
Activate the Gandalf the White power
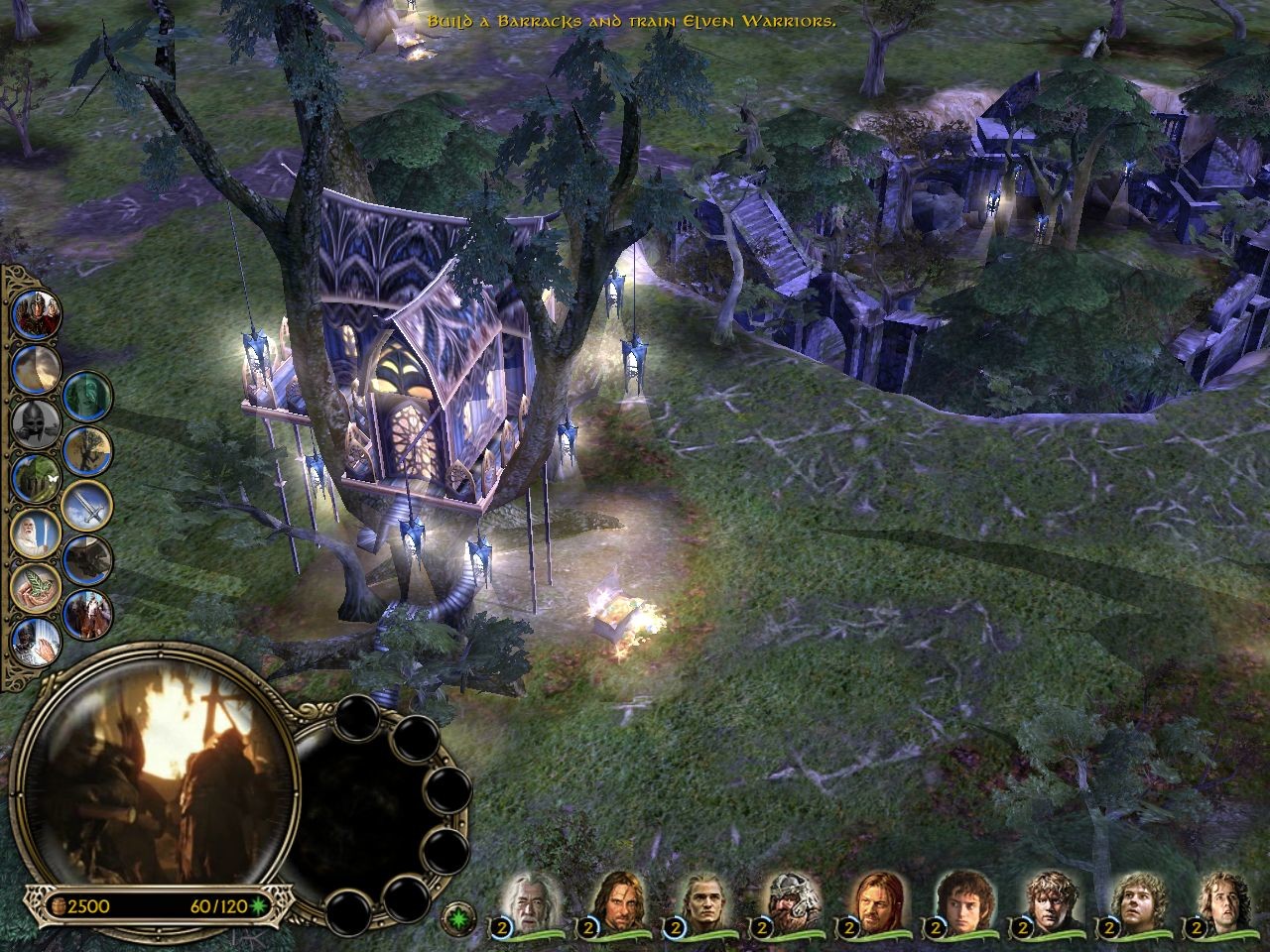36,535
